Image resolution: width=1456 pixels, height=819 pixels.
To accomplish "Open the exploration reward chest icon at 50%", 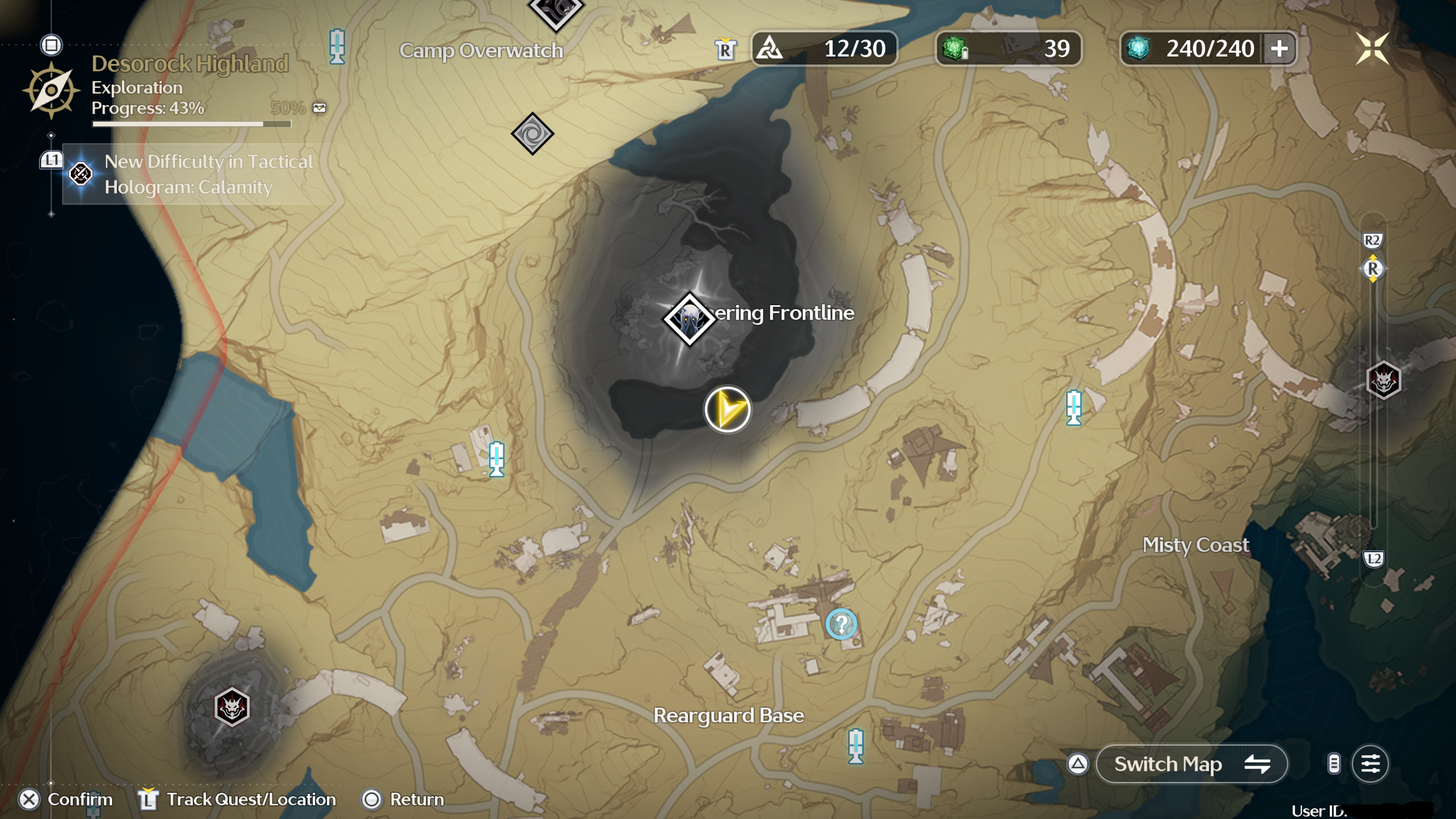I will point(319,107).
